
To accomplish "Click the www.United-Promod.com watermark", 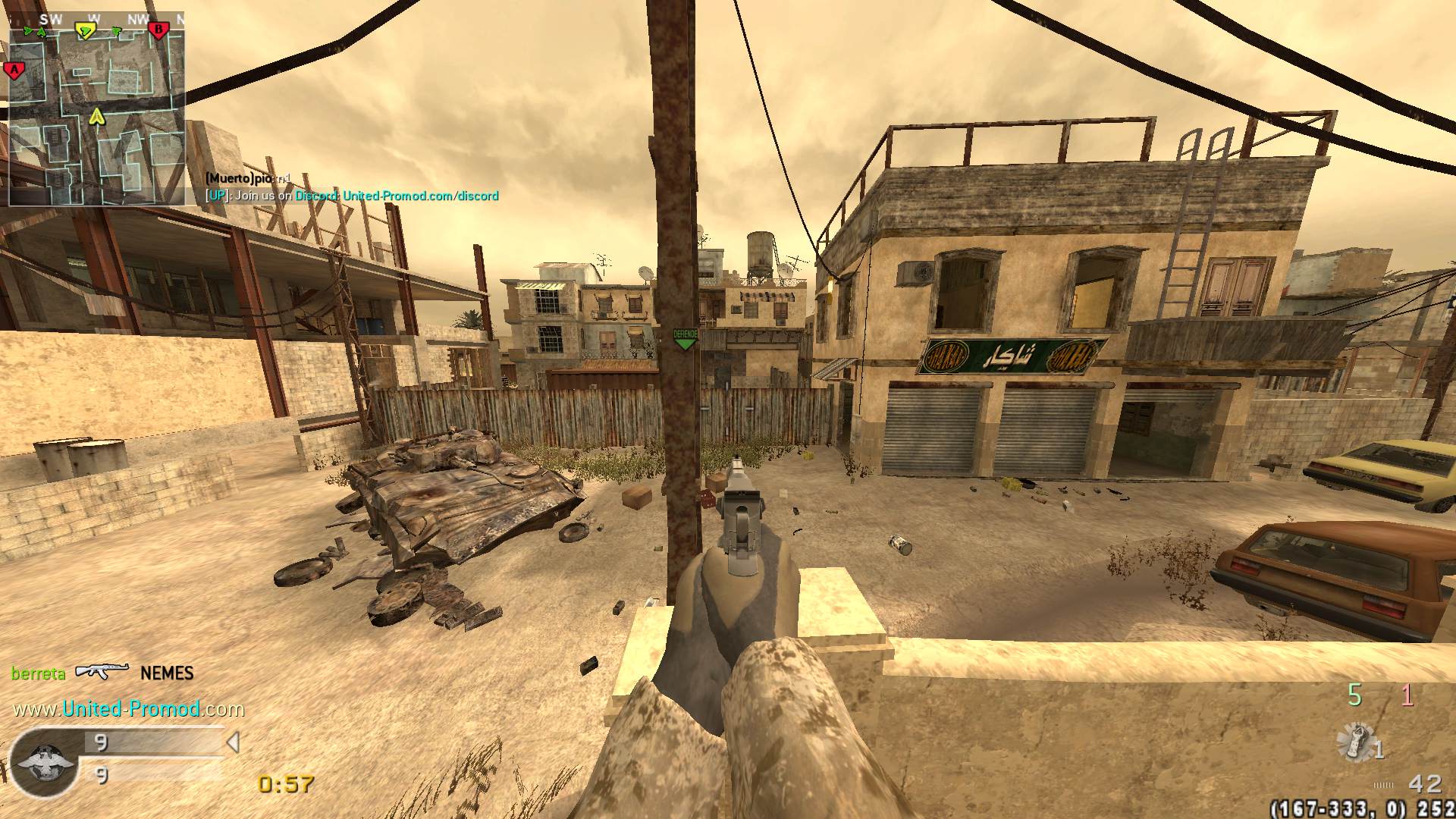I will (x=129, y=709).
